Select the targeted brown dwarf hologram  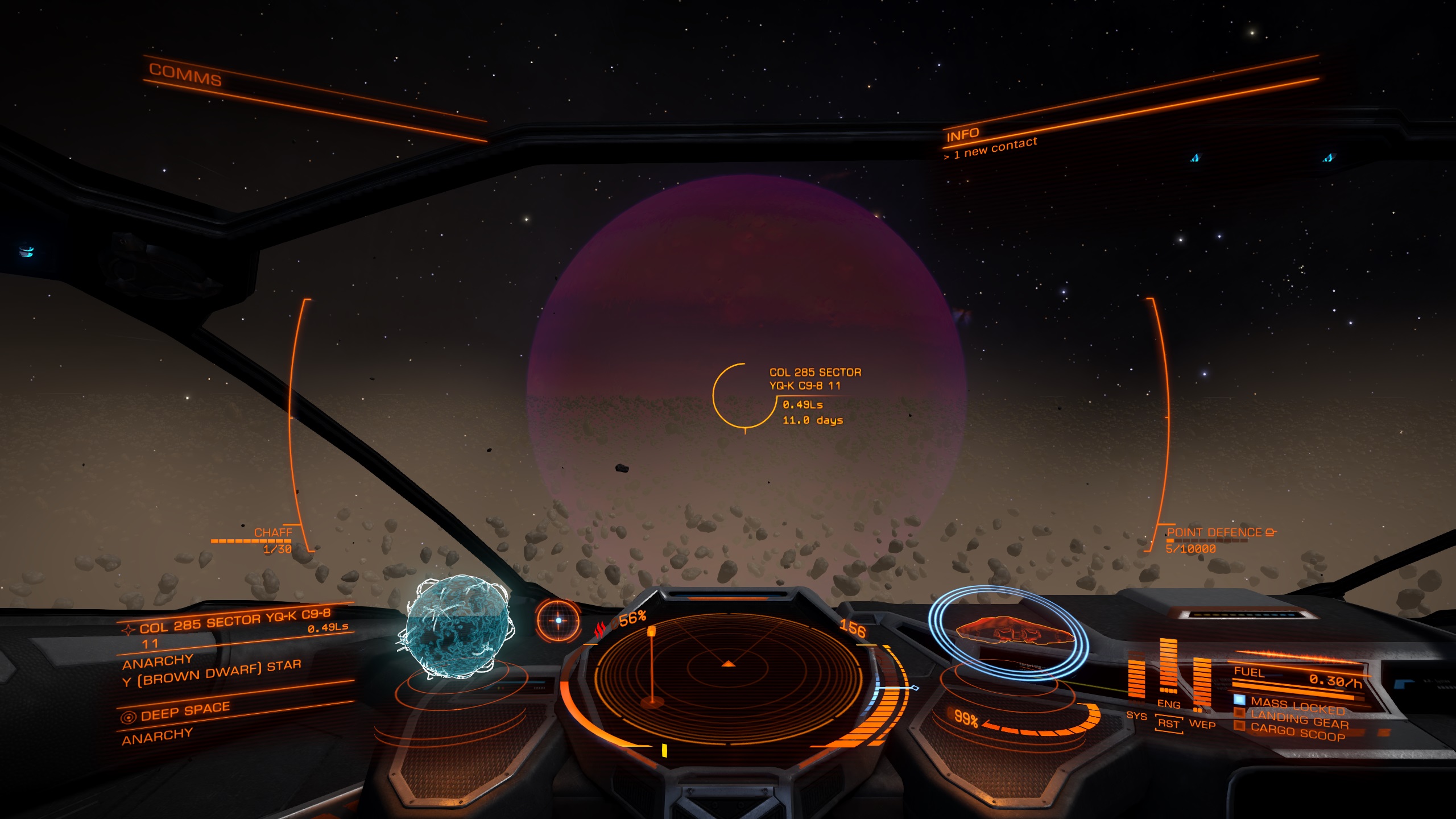click(x=458, y=627)
